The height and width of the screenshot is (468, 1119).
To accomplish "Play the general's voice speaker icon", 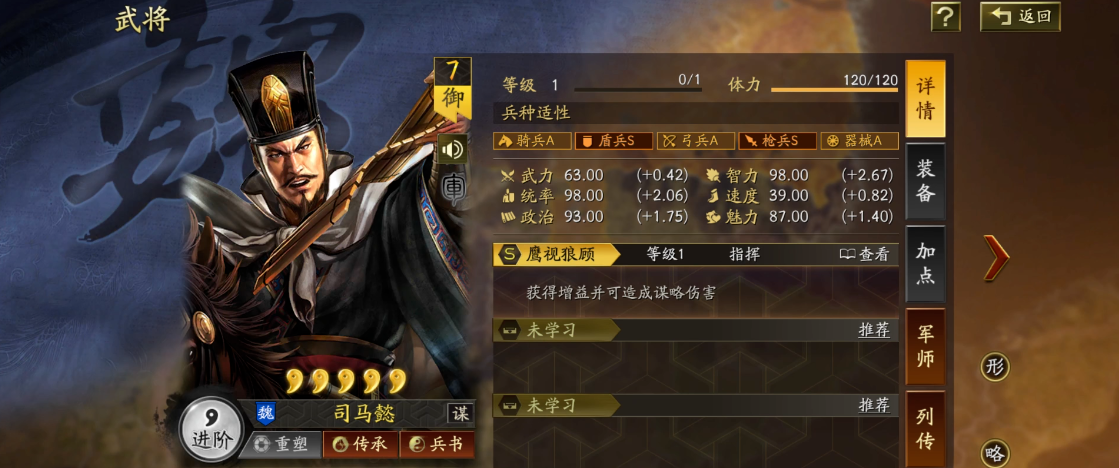I will pos(453,149).
